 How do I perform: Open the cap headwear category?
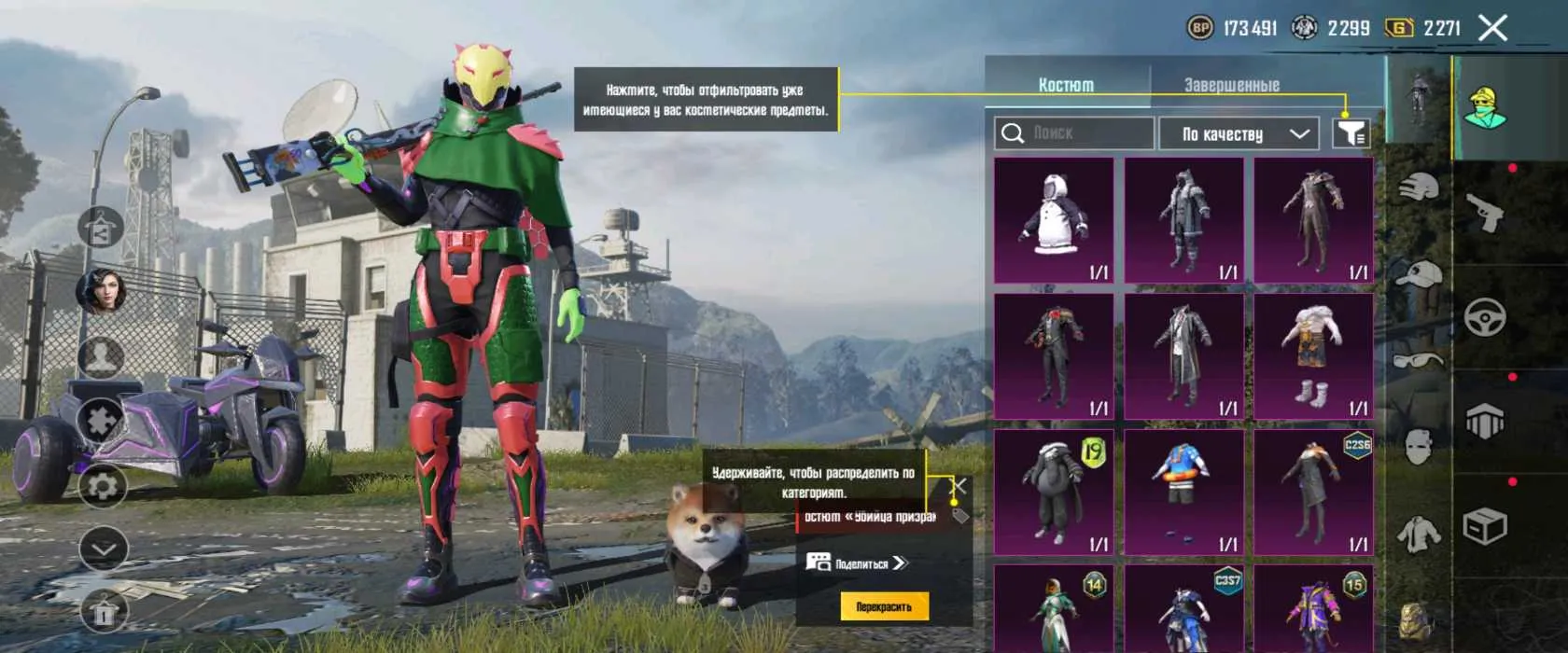pos(1419,275)
